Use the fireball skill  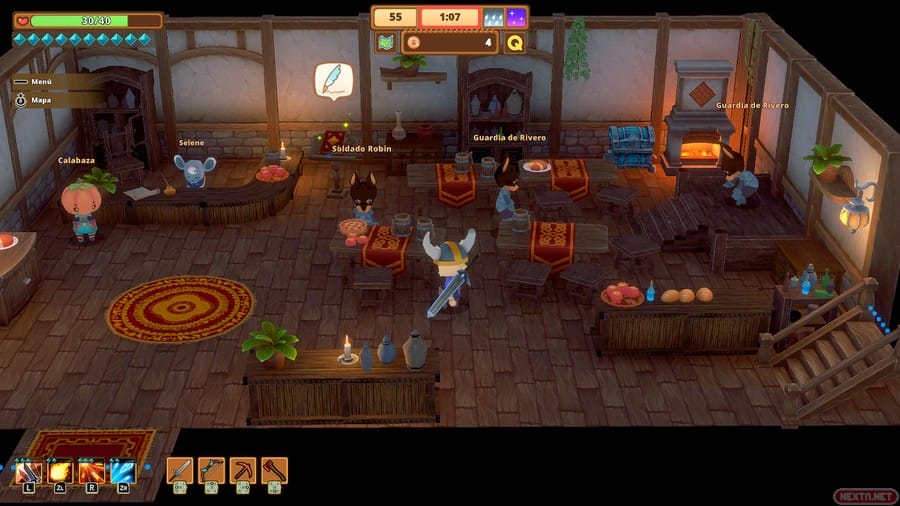(60, 471)
